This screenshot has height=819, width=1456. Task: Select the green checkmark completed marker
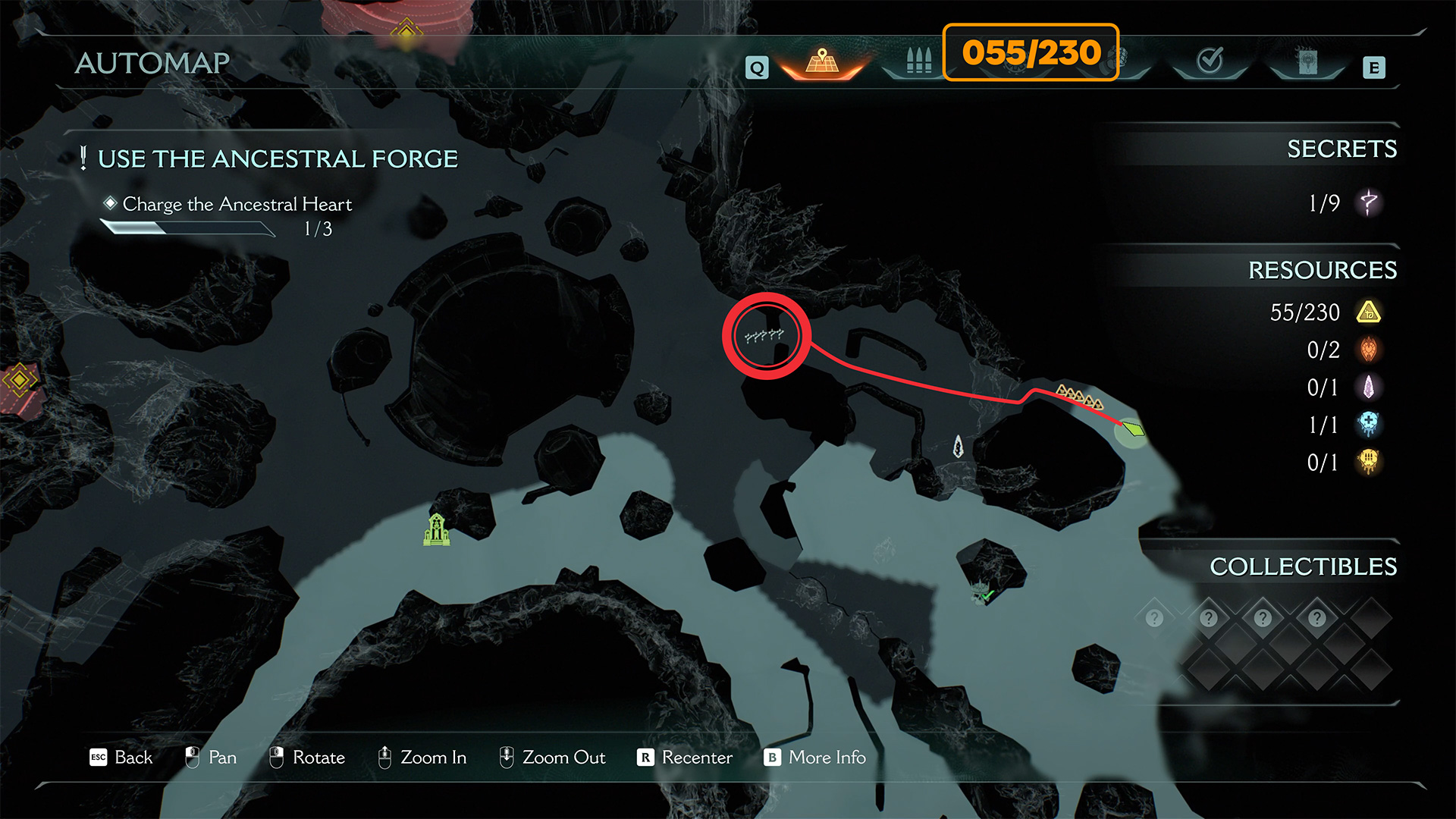(984, 593)
